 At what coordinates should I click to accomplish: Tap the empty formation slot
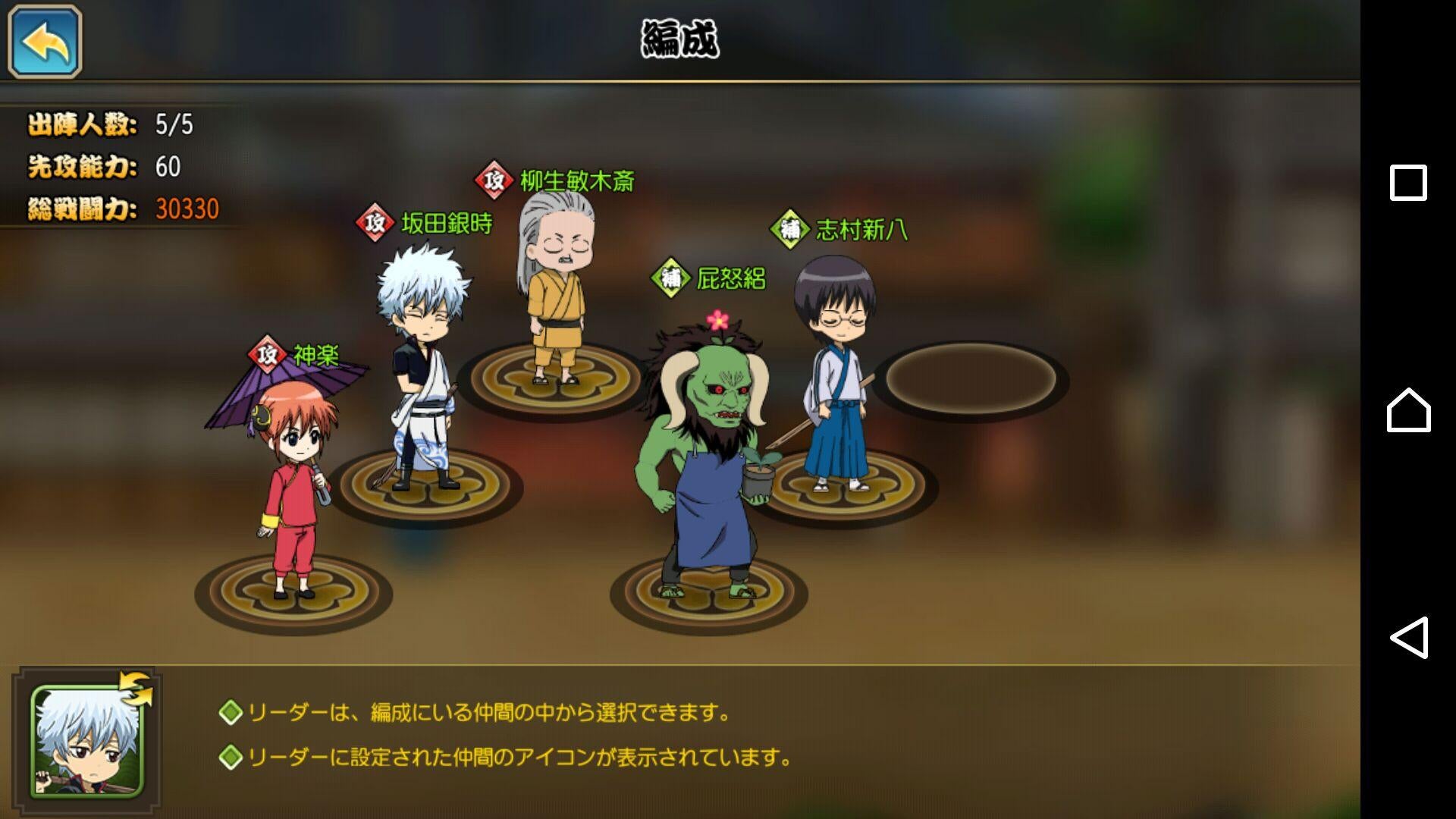coord(971,379)
